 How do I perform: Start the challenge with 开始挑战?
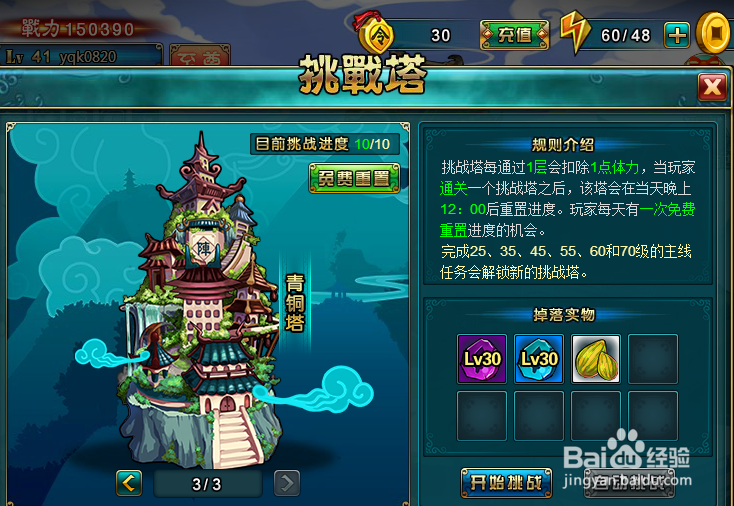click(506, 483)
